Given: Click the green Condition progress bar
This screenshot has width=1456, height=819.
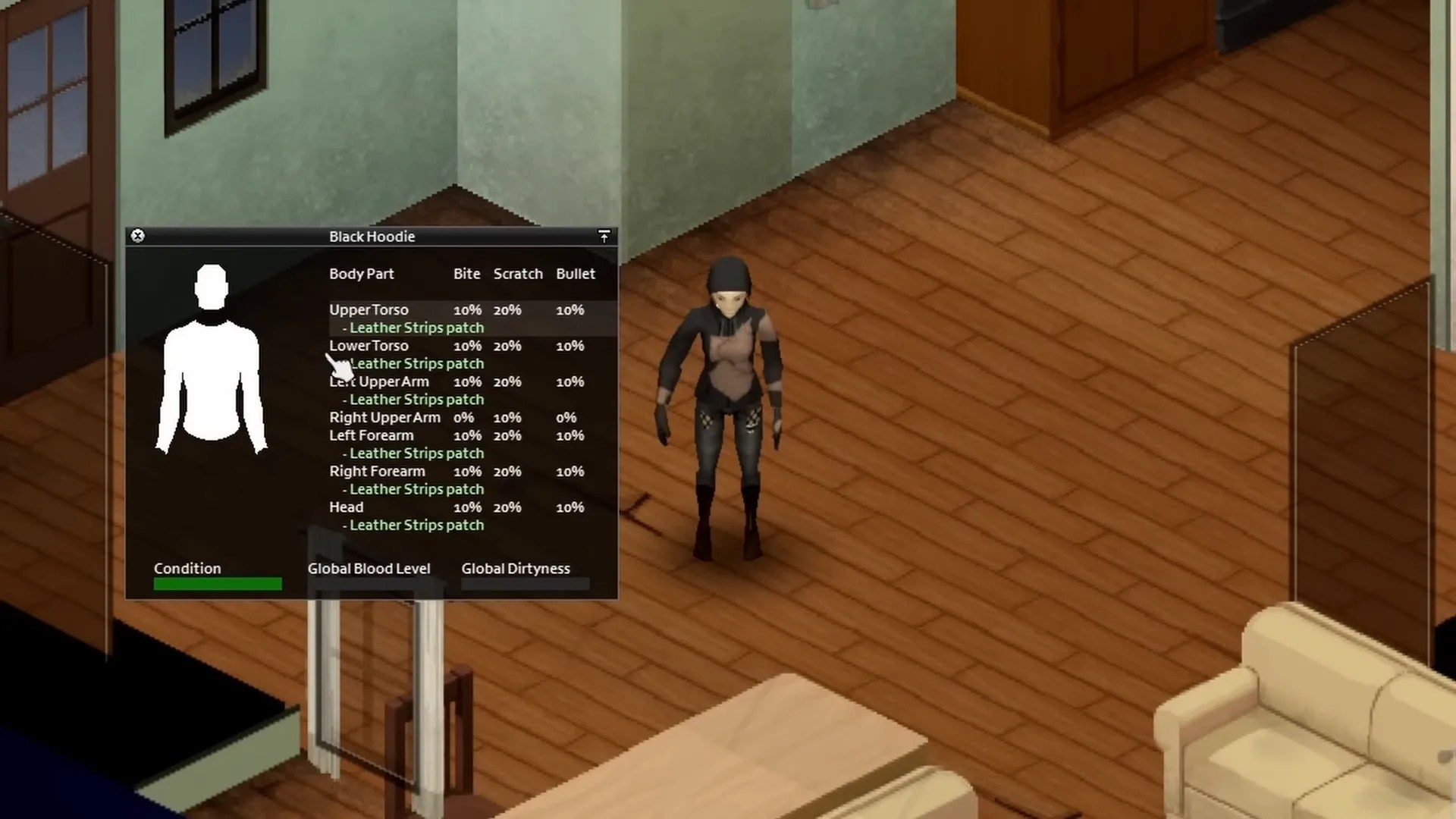Looking at the screenshot, I should [217, 583].
